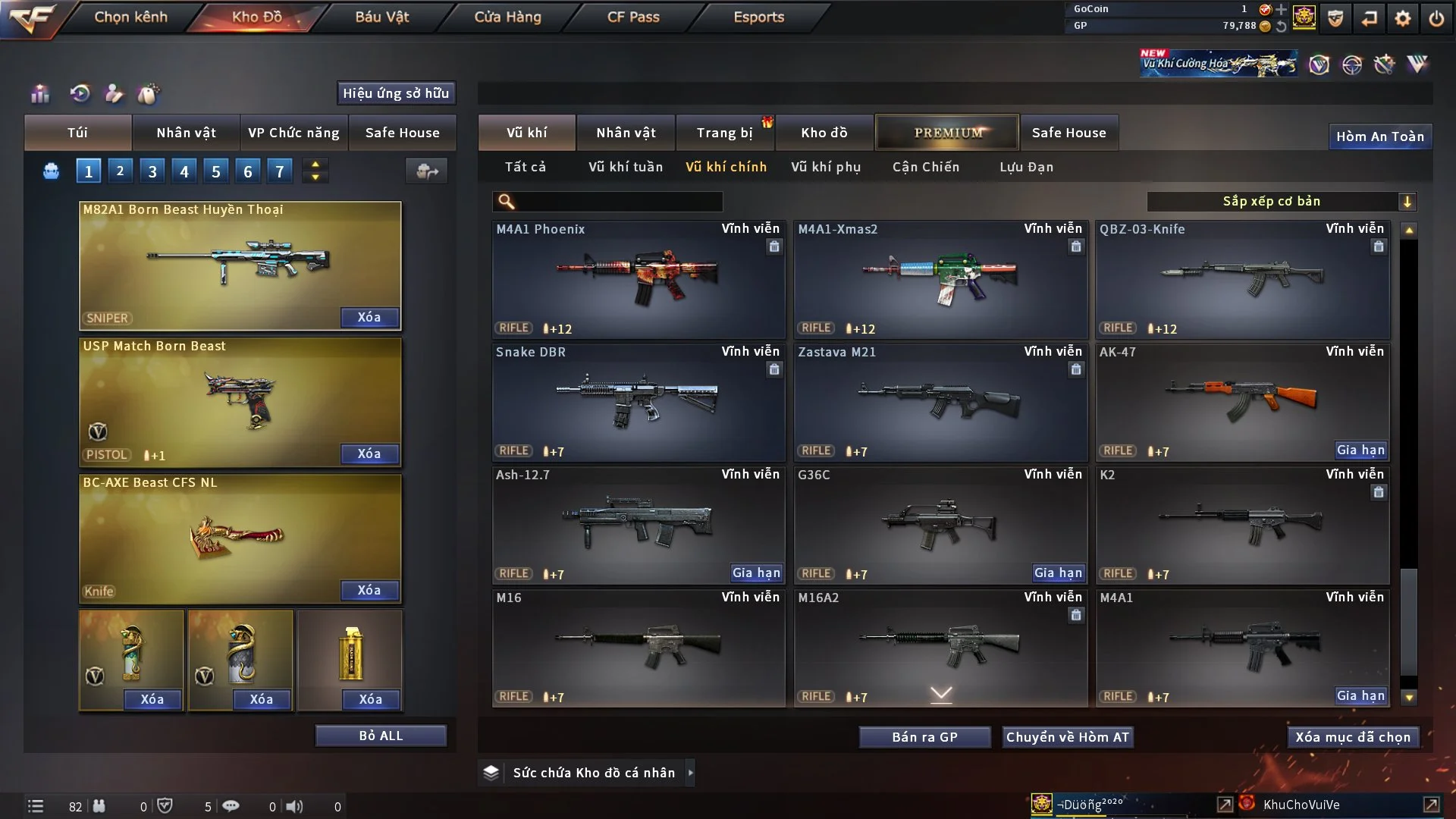Select the M4A1 Phoenix rifle
Screen dimensions: 1456x819
tap(639, 279)
